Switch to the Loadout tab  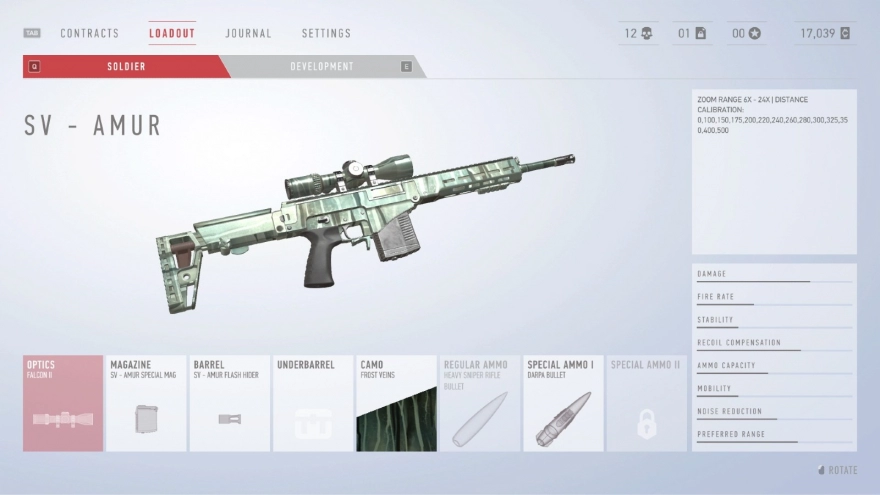pyautogui.click(x=172, y=33)
